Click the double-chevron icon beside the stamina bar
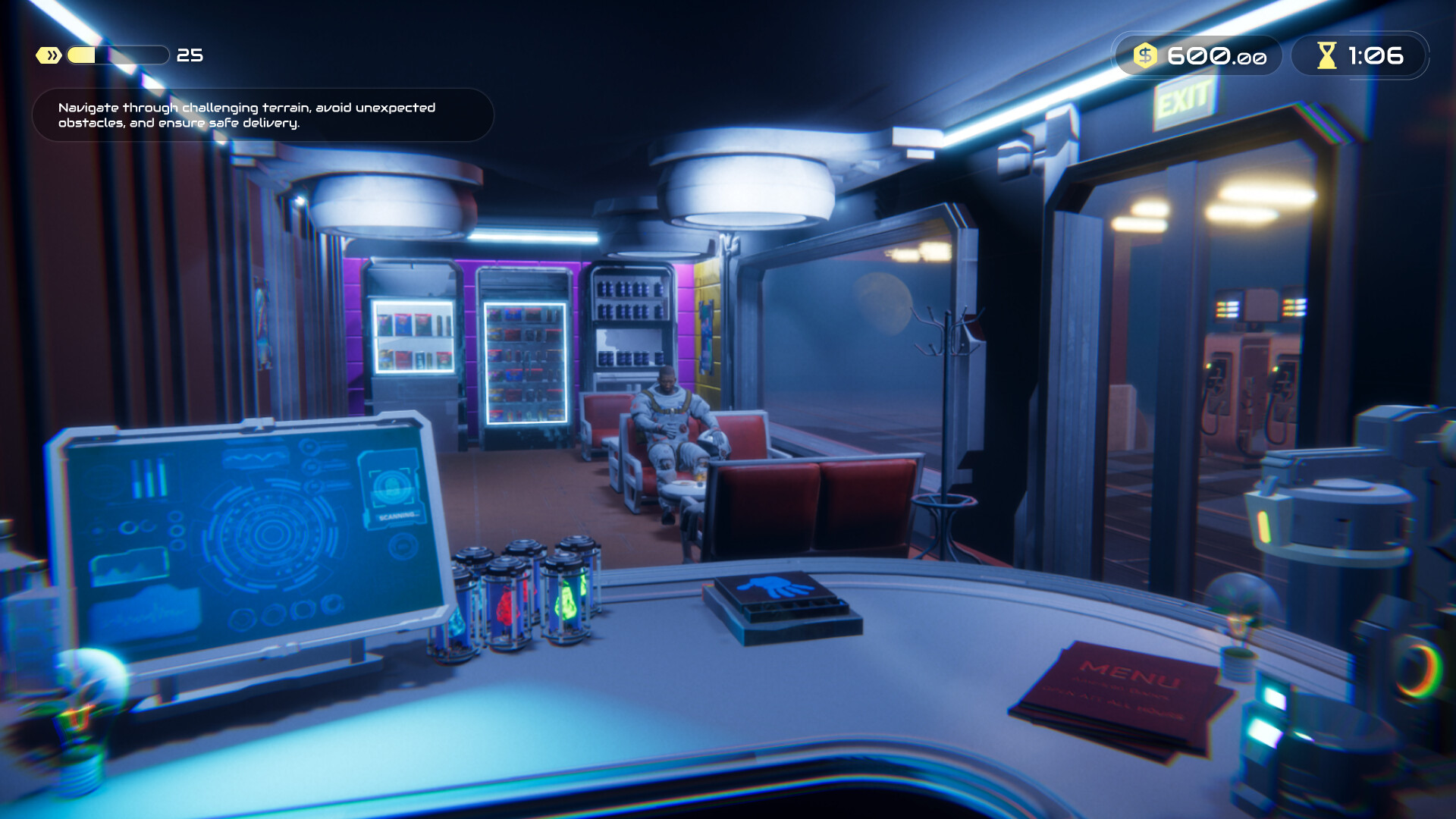Image resolution: width=1456 pixels, height=819 pixels. [47, 54]
